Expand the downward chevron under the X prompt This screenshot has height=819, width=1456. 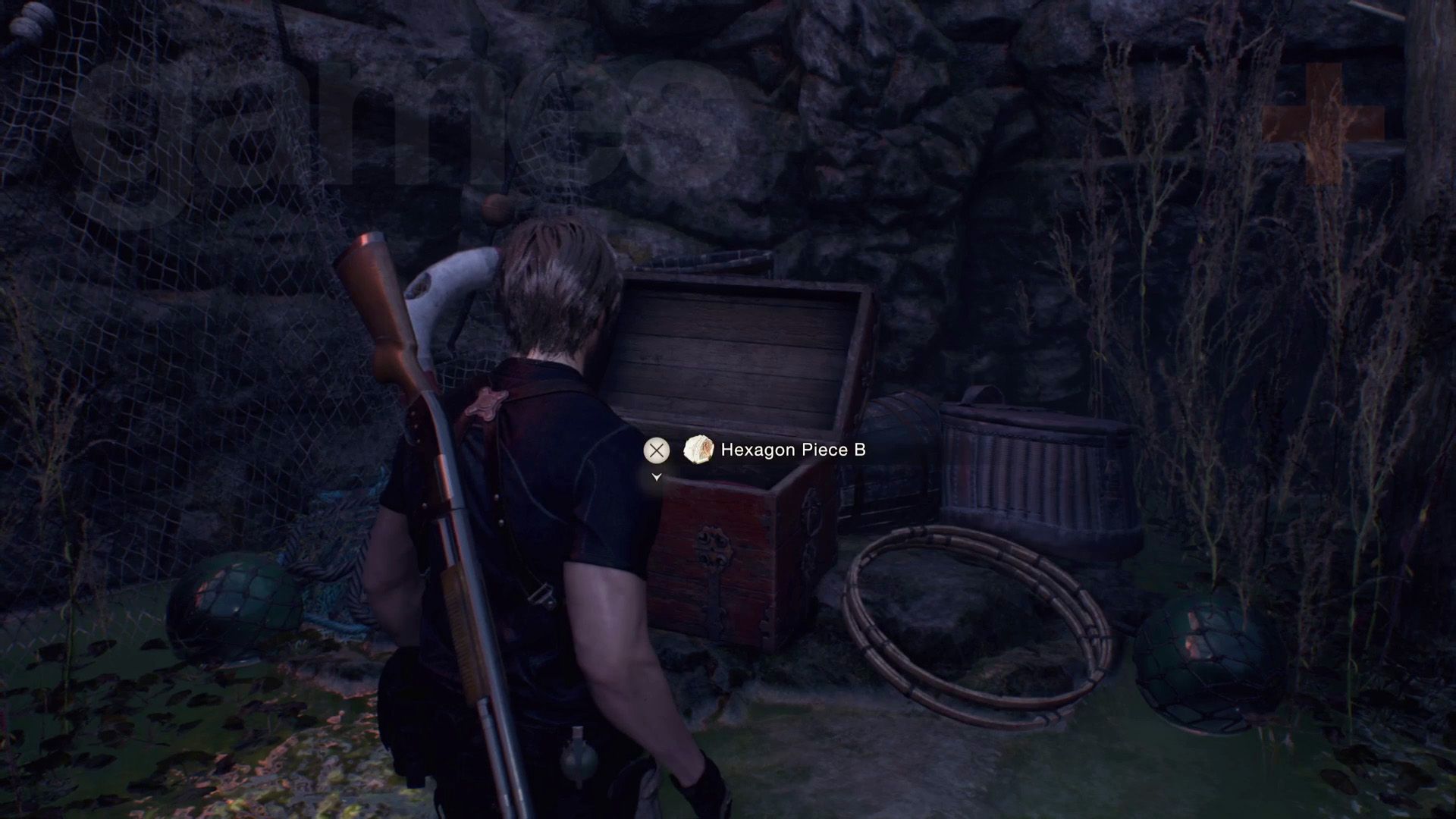click(x=655, y=478)
